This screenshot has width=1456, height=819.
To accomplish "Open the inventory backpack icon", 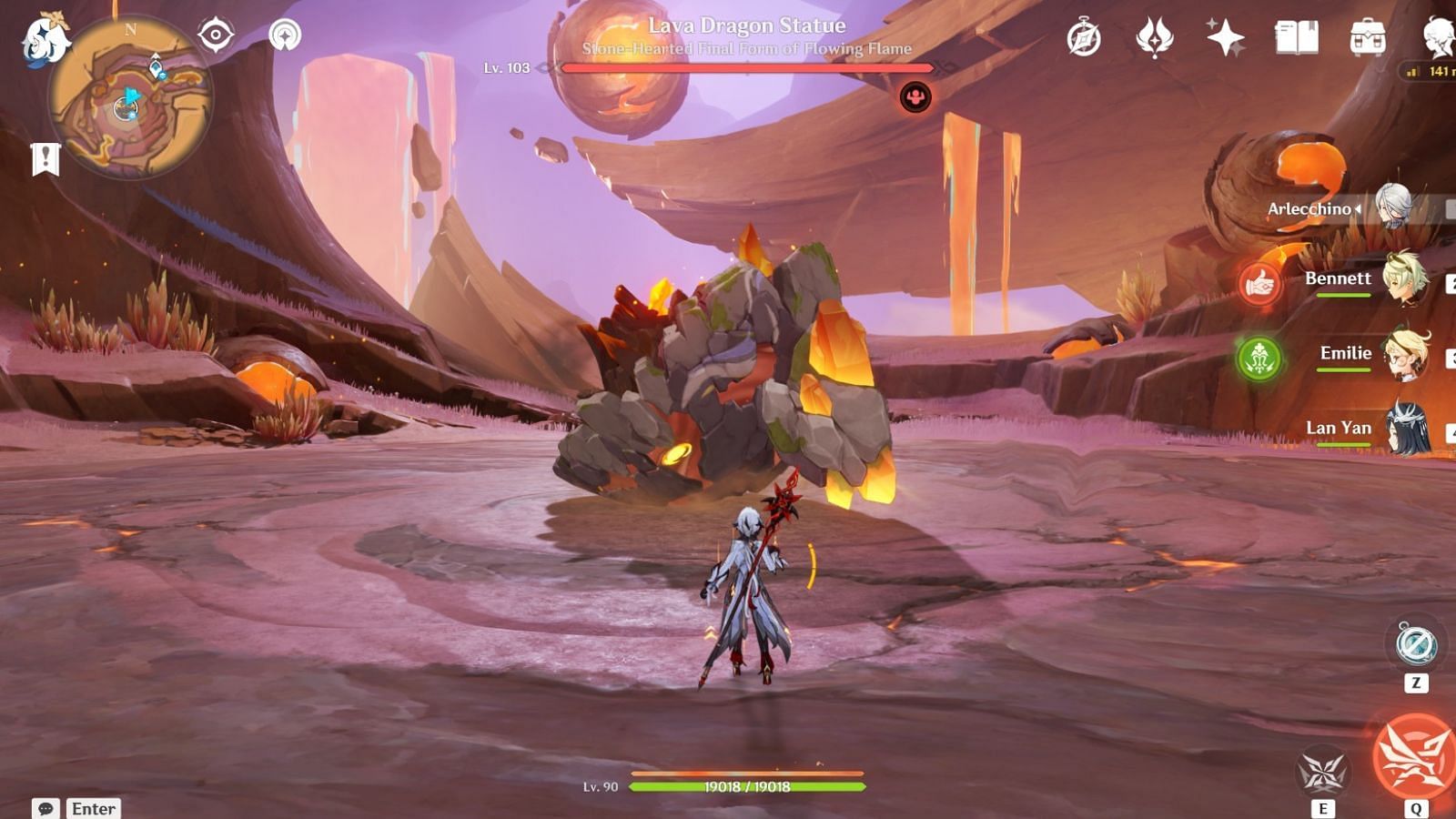I will 1367,38.
